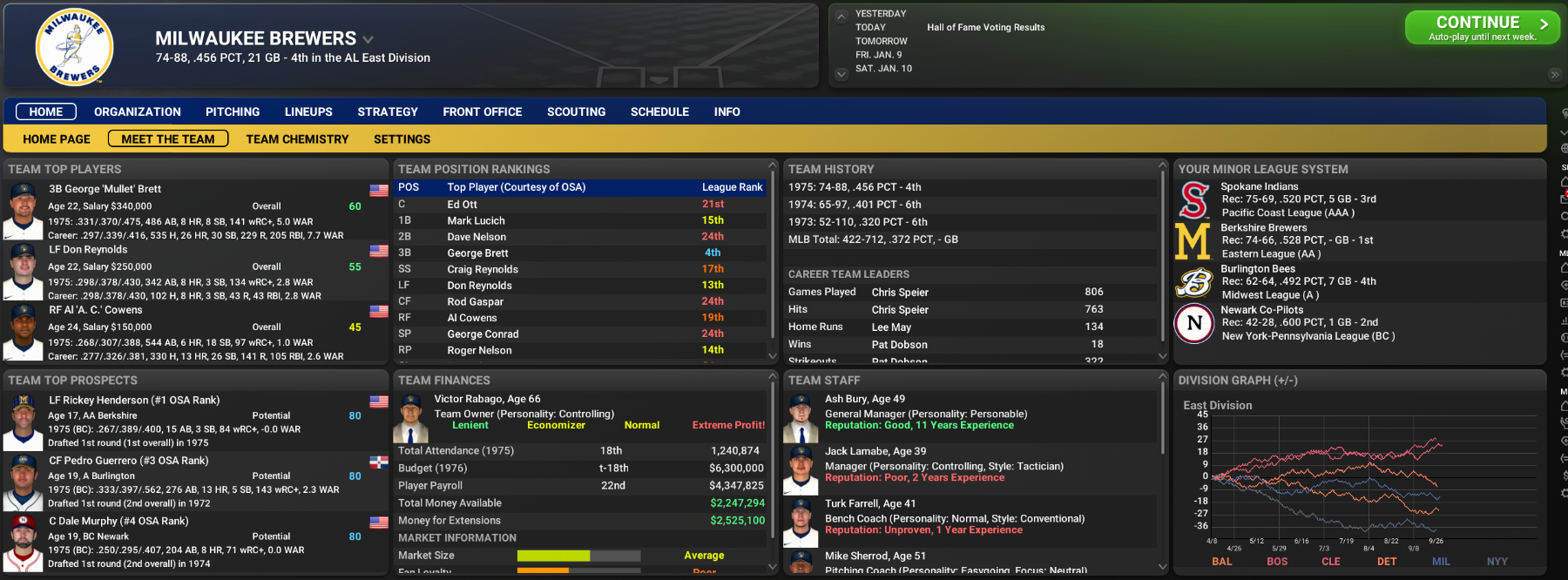Image resolution: width=1568 pixels, height=580 pixels.
Task: Select the Hall of Fame Voting Results news
Action: [985, 28]
